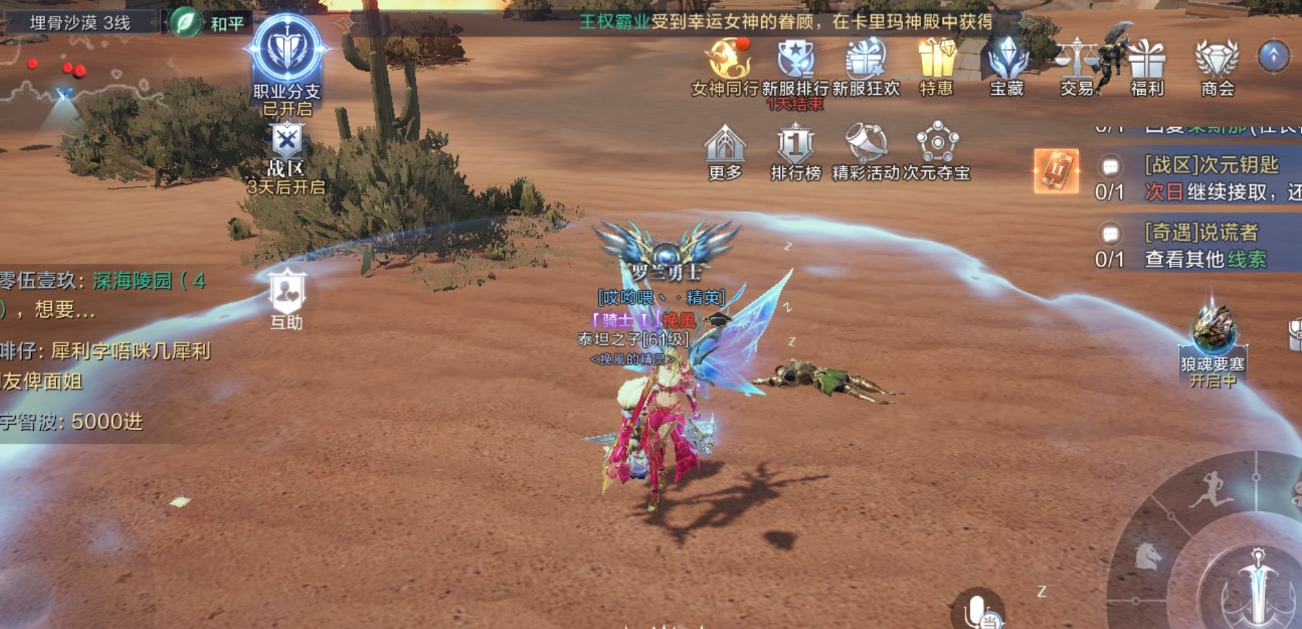Open the 新服排行 trophy icon
The width and height of the screenshot is (1302, 629).
point(795,60)
